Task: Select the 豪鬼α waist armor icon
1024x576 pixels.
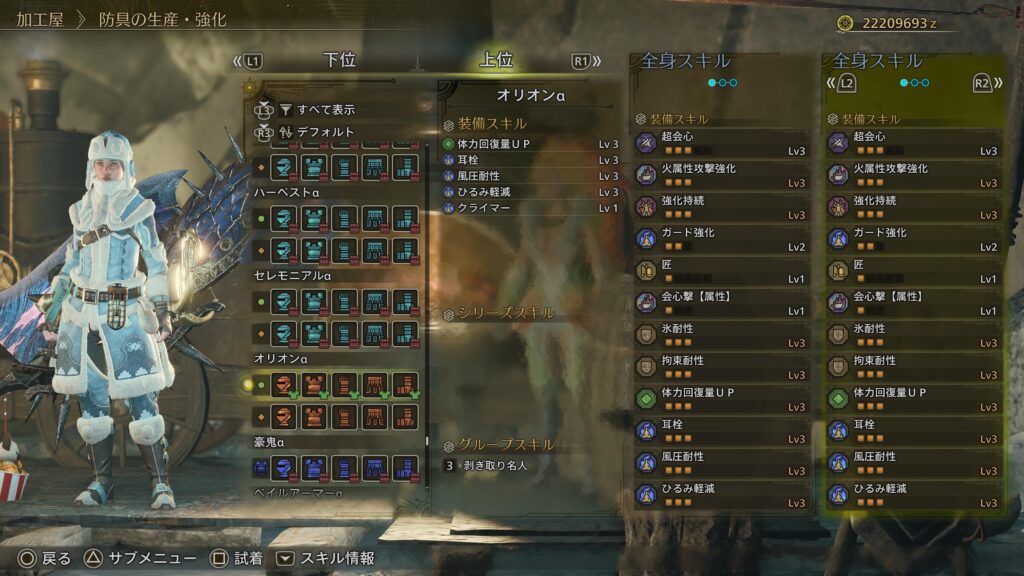Action: (375, 466)
